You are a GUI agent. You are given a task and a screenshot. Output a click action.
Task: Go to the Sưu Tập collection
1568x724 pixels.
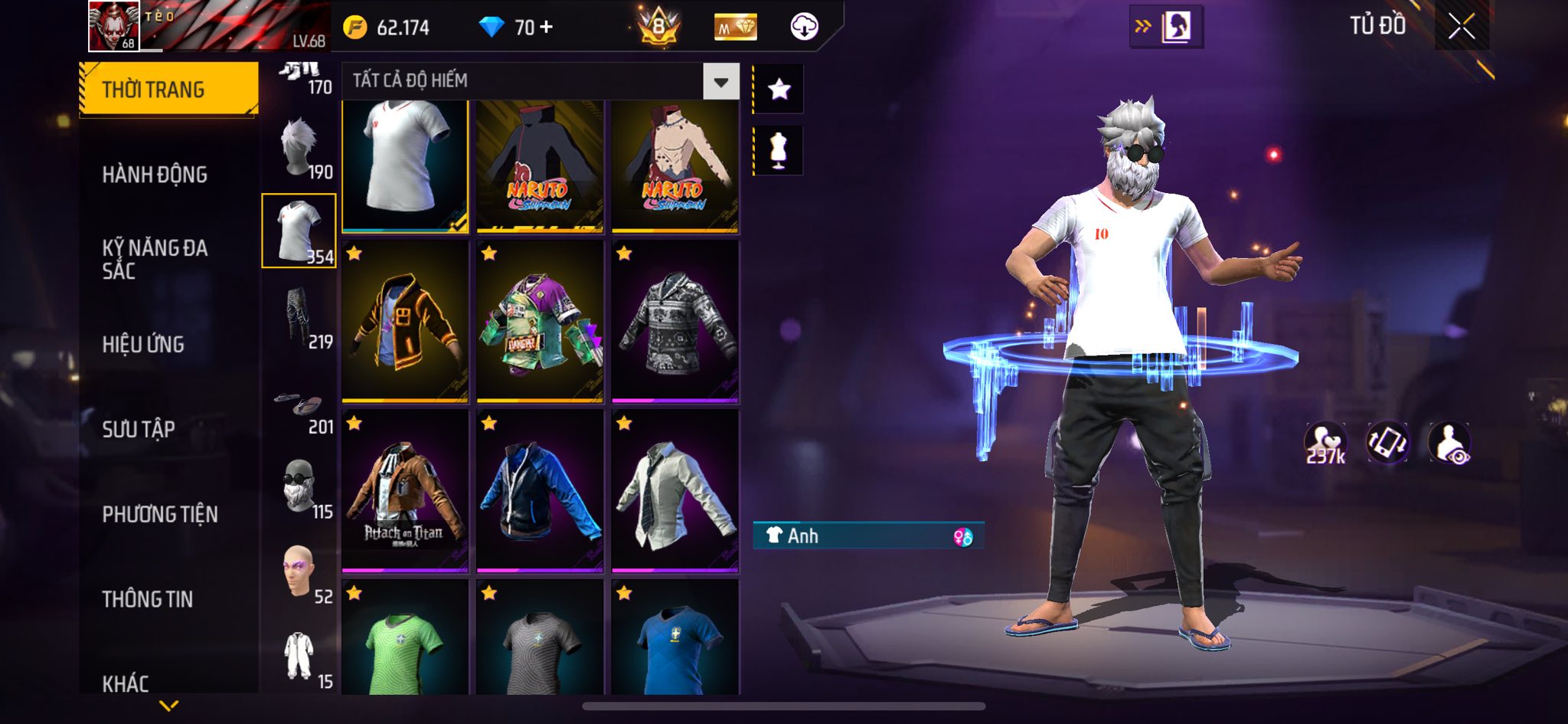coord(139,429)
